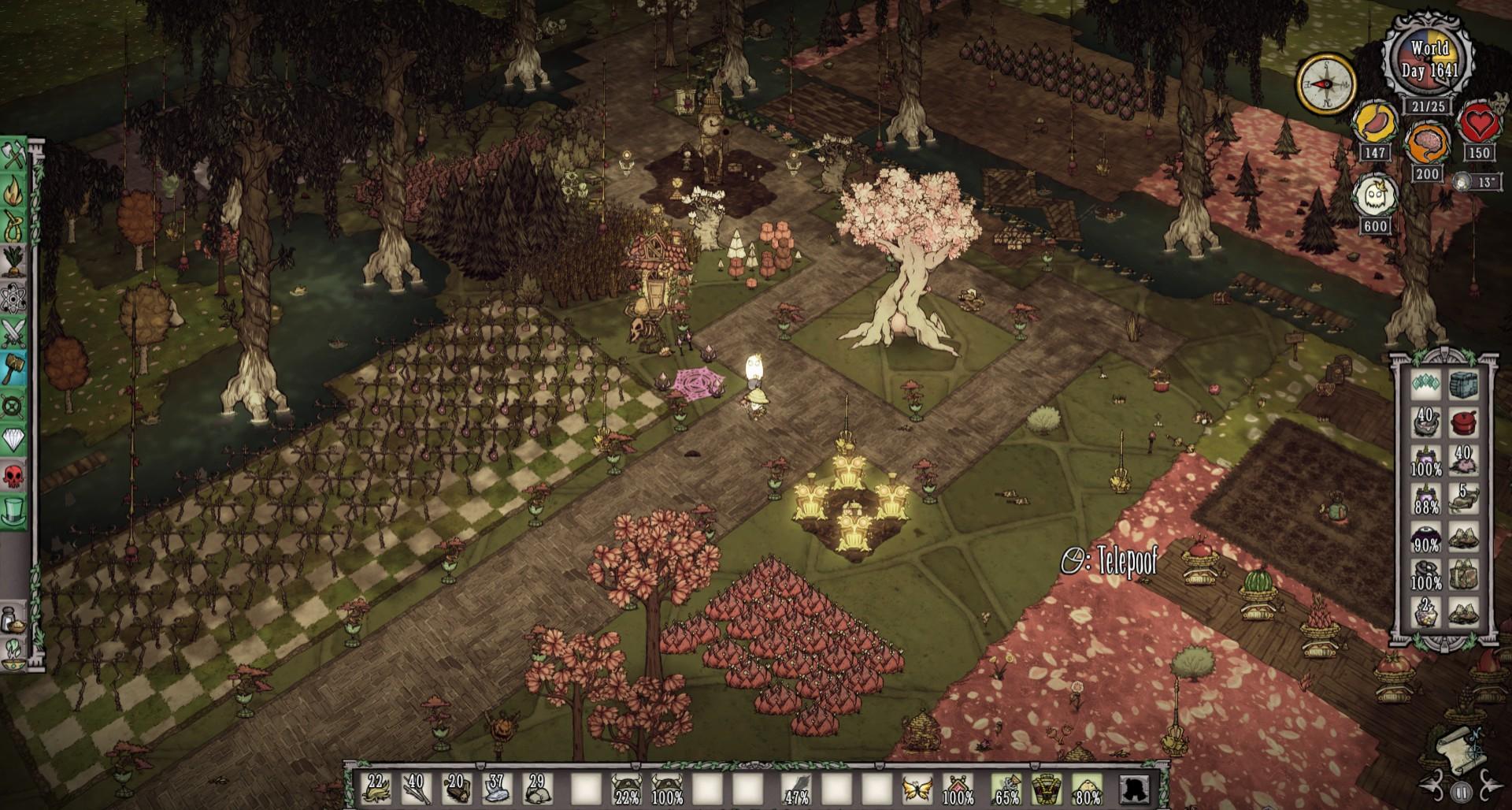
Task: Switch to the Dress top hat tab
Action: click(14, 511)
